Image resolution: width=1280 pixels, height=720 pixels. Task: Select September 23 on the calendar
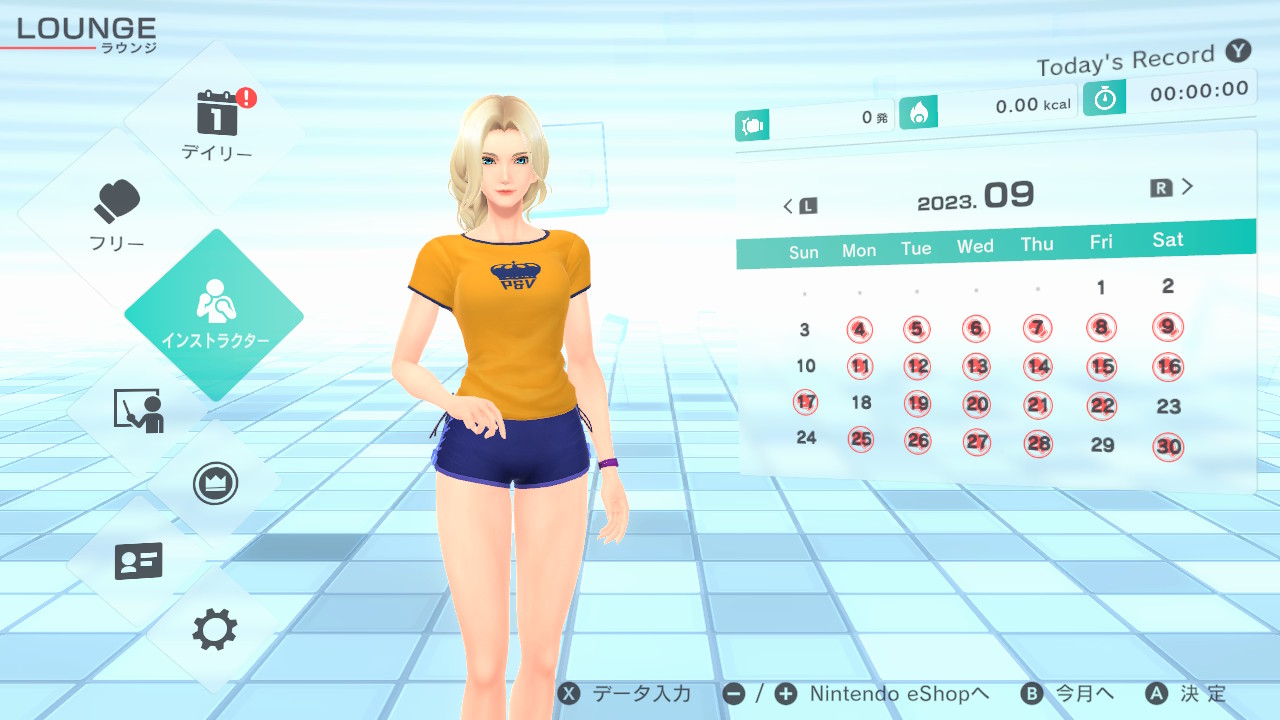[1168, 406]
